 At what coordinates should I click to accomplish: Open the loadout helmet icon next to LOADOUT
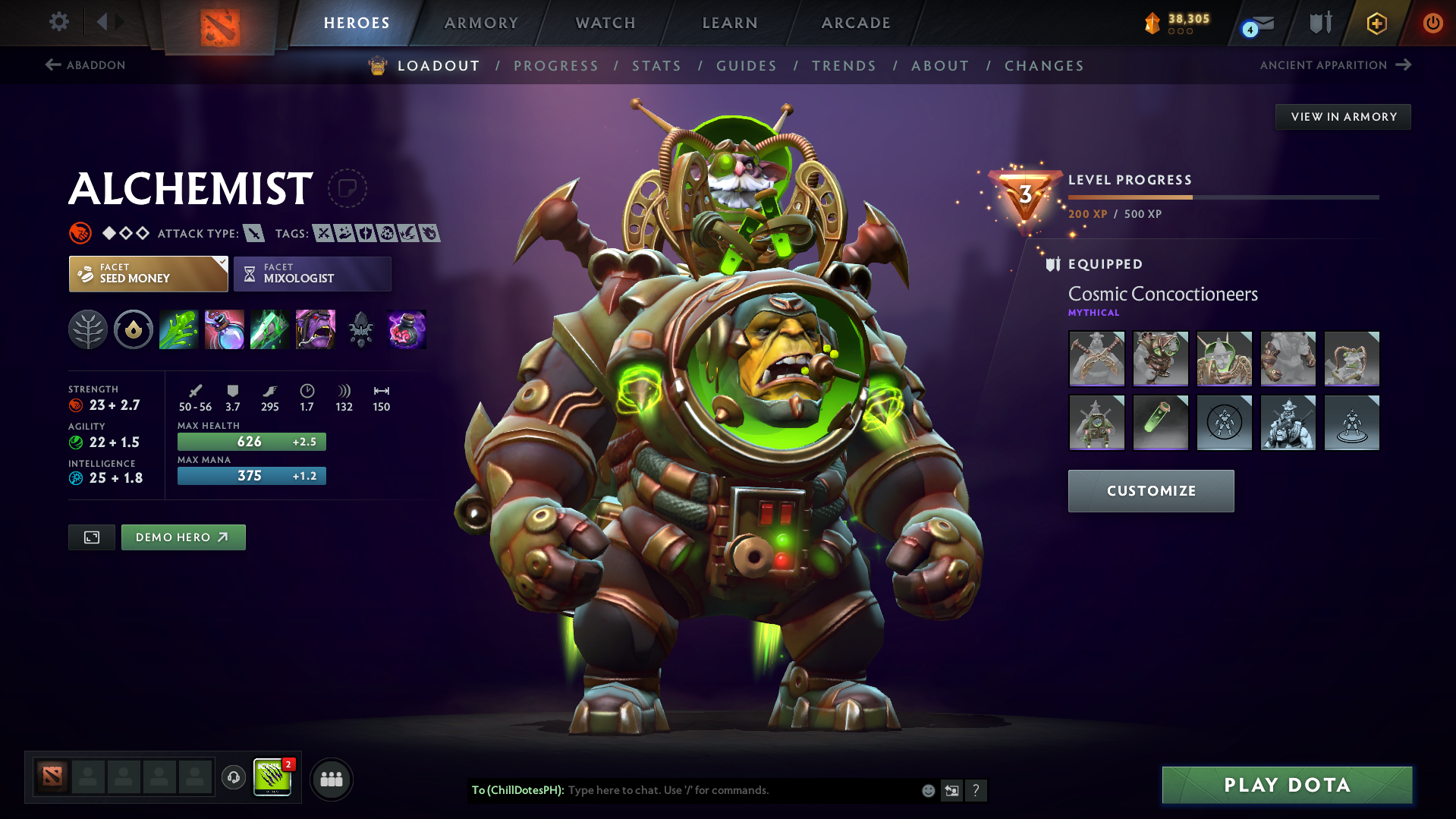click(x=376, y=65)
